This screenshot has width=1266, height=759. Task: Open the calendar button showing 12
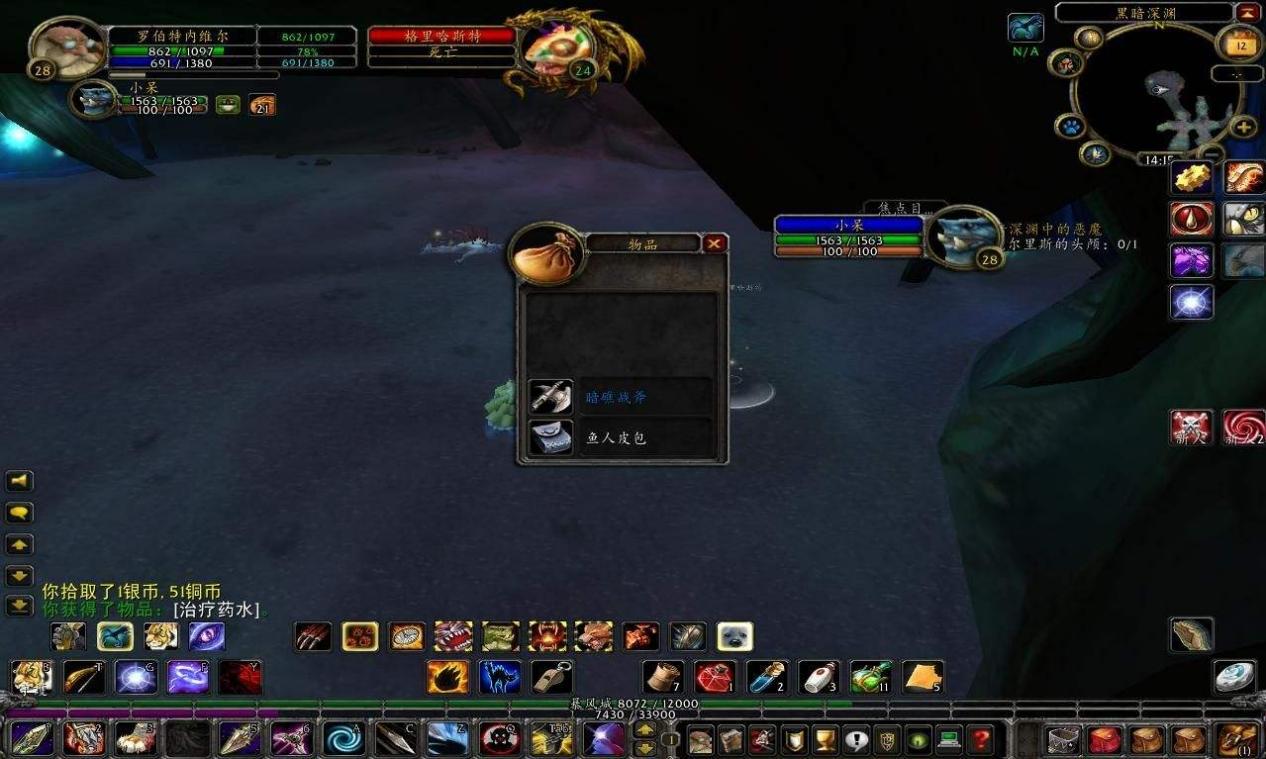[x=1240, y=45]
